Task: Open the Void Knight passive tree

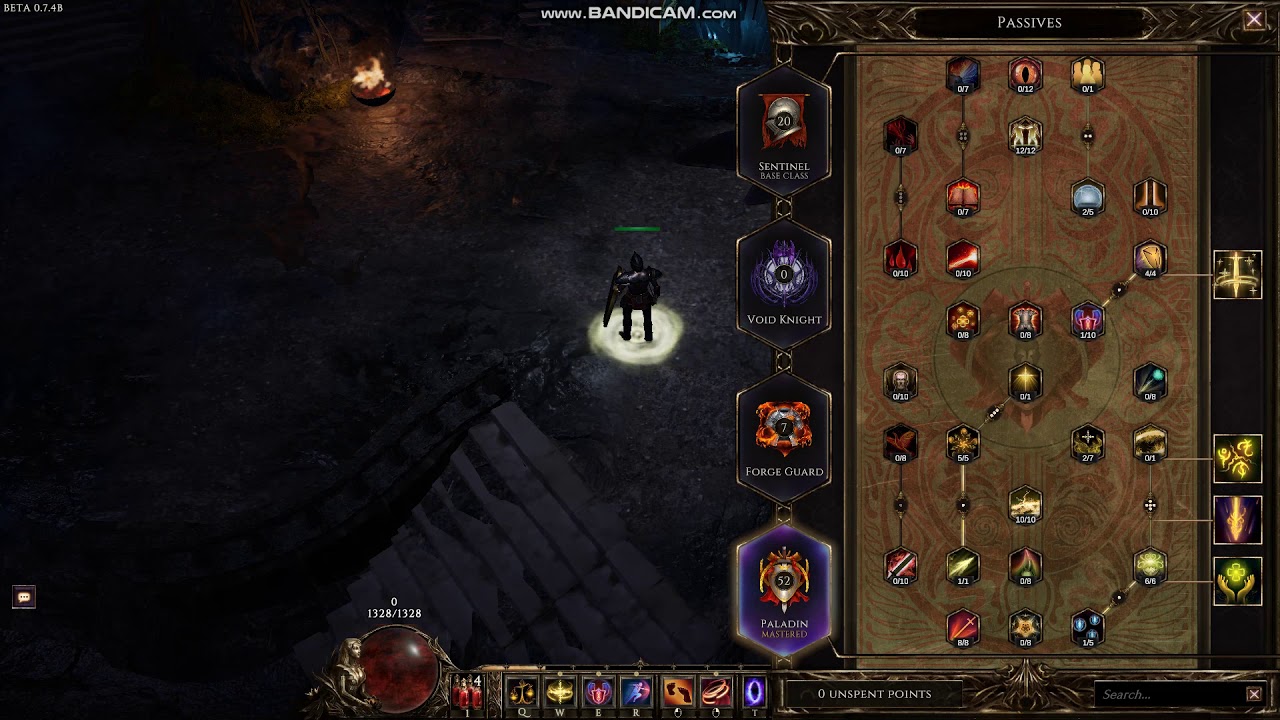Action: 784,280
